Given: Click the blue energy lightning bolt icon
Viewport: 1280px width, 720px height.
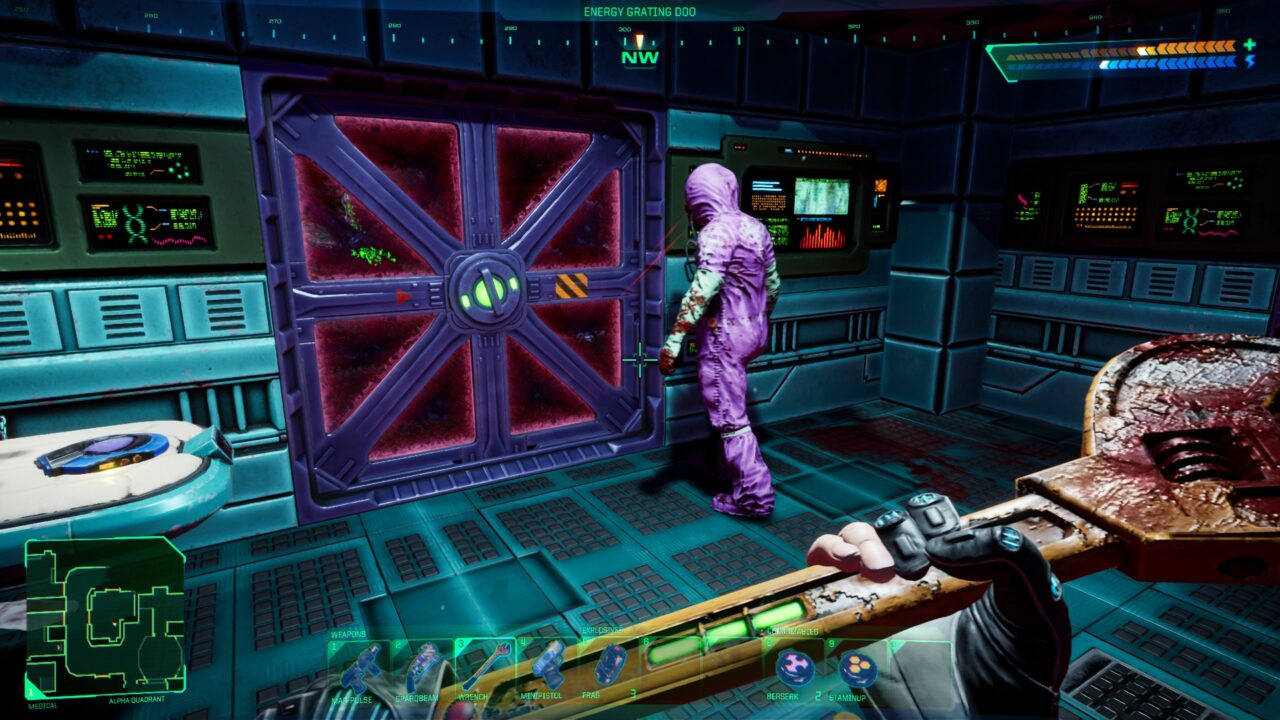Looking at the screenshot, I should (1251, 62).
